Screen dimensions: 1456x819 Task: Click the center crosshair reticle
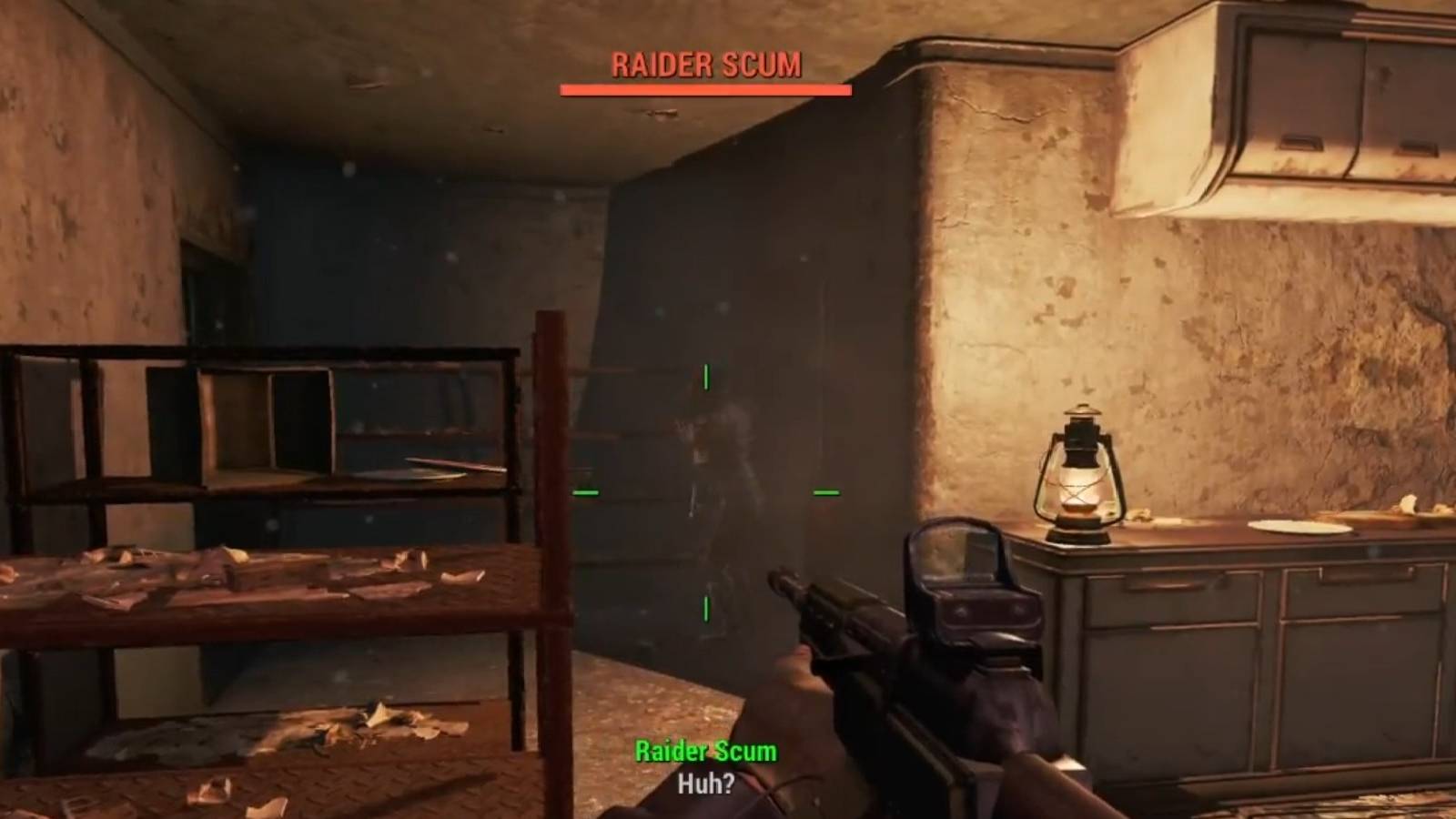(706, 491)
